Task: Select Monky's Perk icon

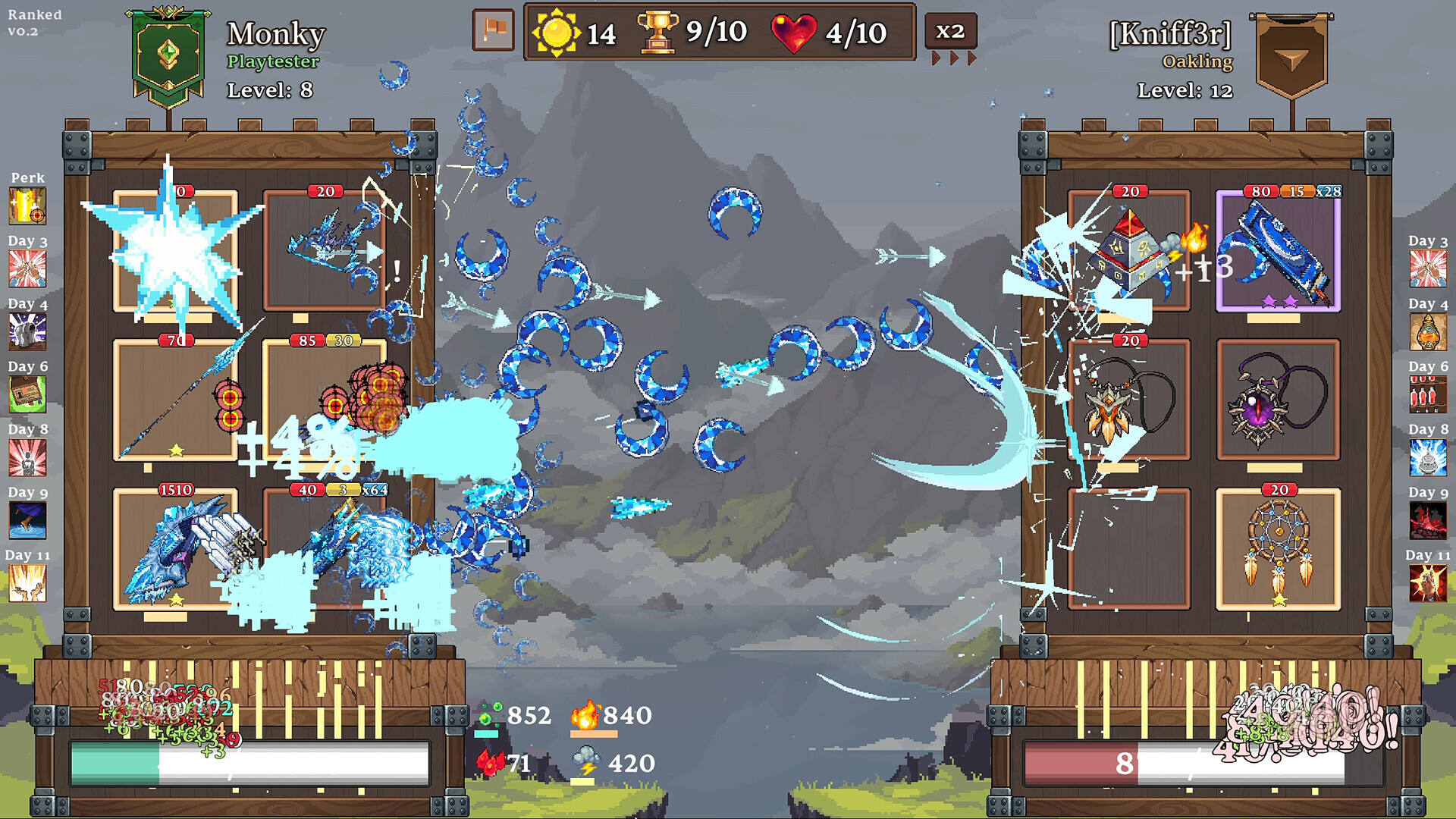Action: pyautogui.click(x=27, y=206)
